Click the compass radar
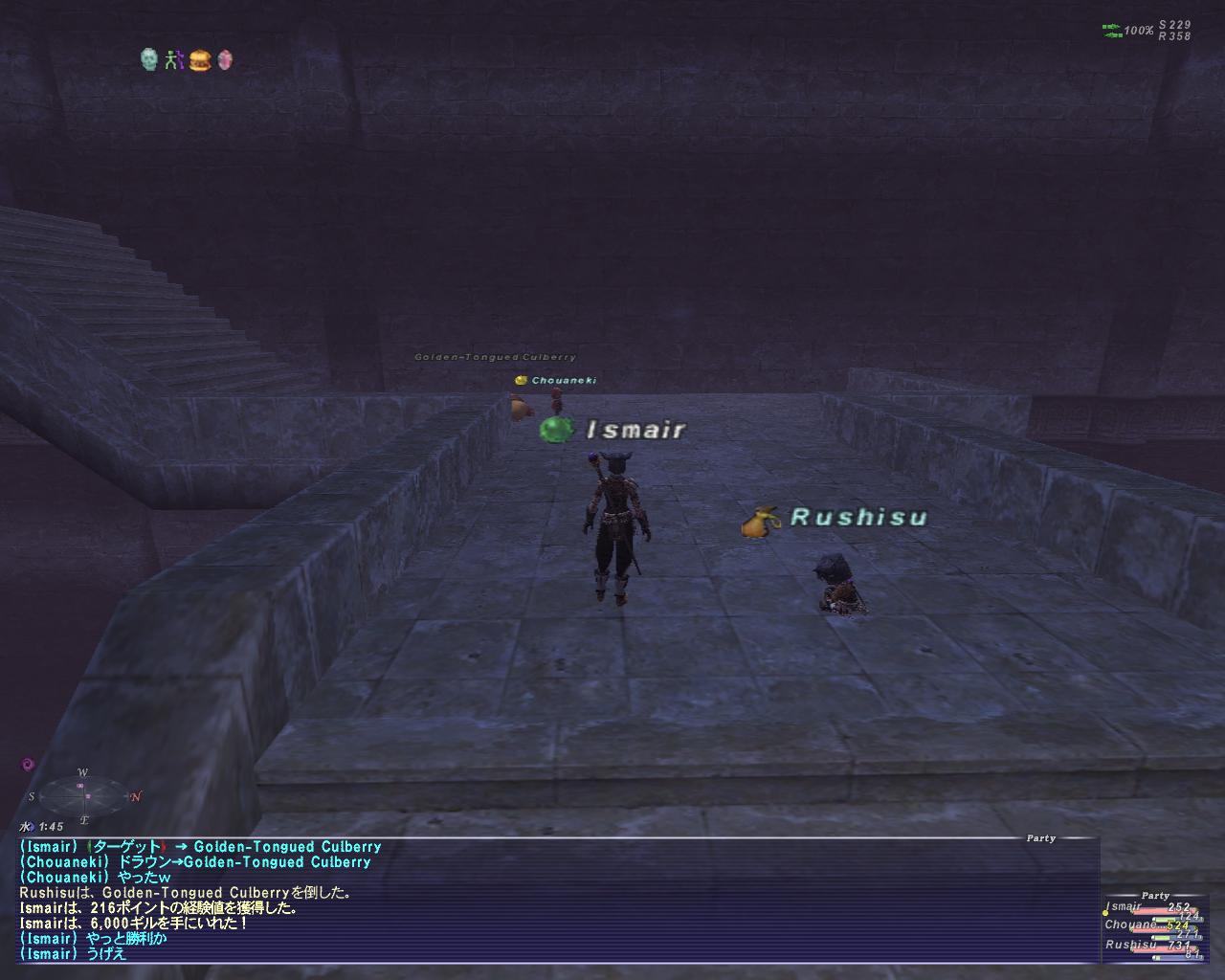 (84, 795)
